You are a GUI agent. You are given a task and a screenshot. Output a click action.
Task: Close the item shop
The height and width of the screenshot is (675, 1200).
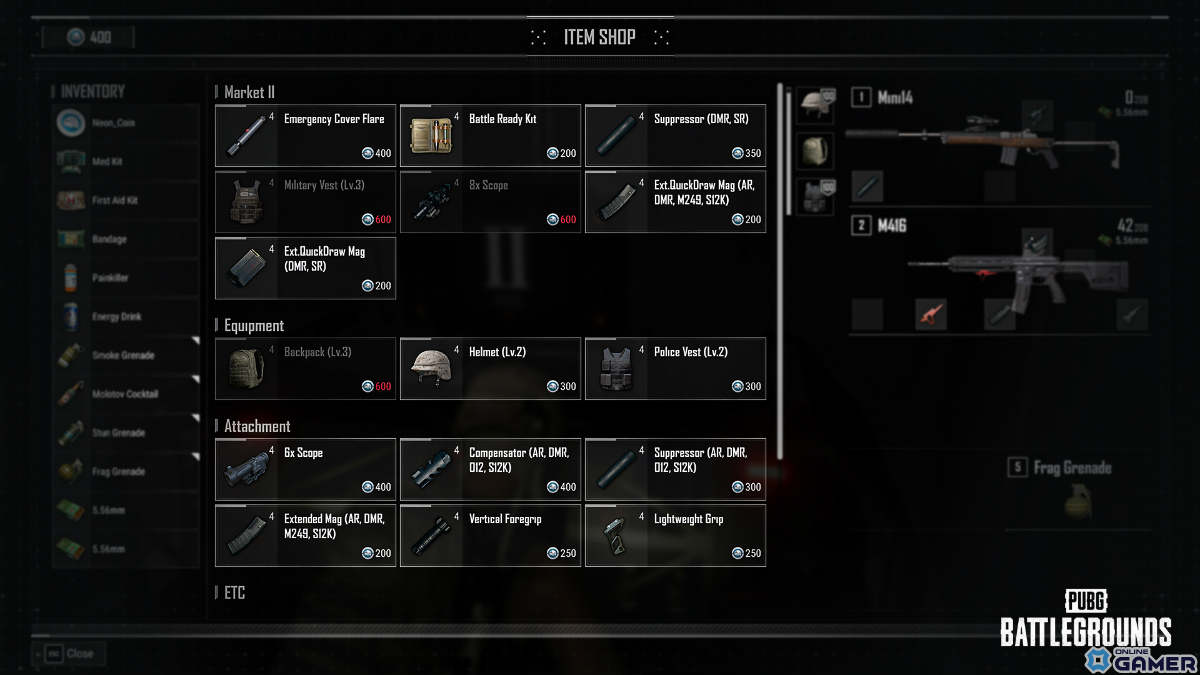pyautogui.click(x=70, y=653)
